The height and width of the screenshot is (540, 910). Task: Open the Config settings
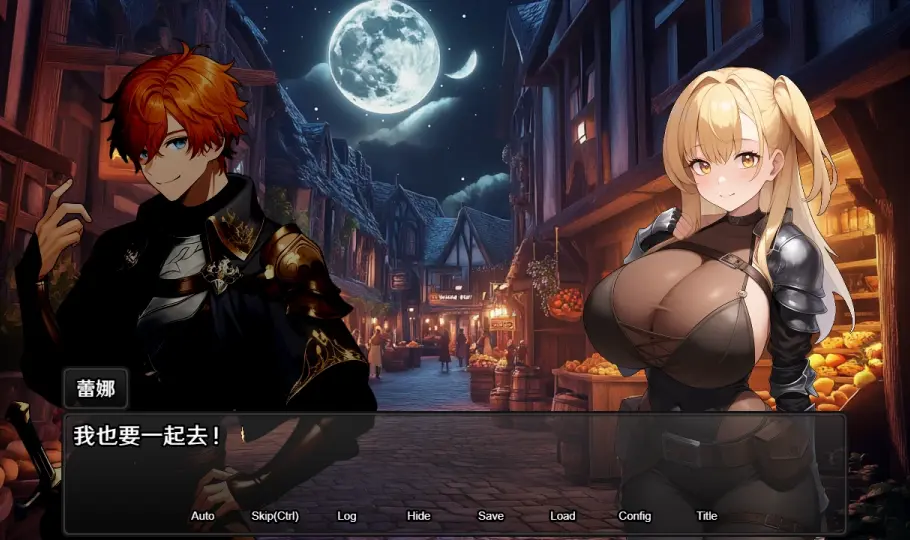point(635,516)
